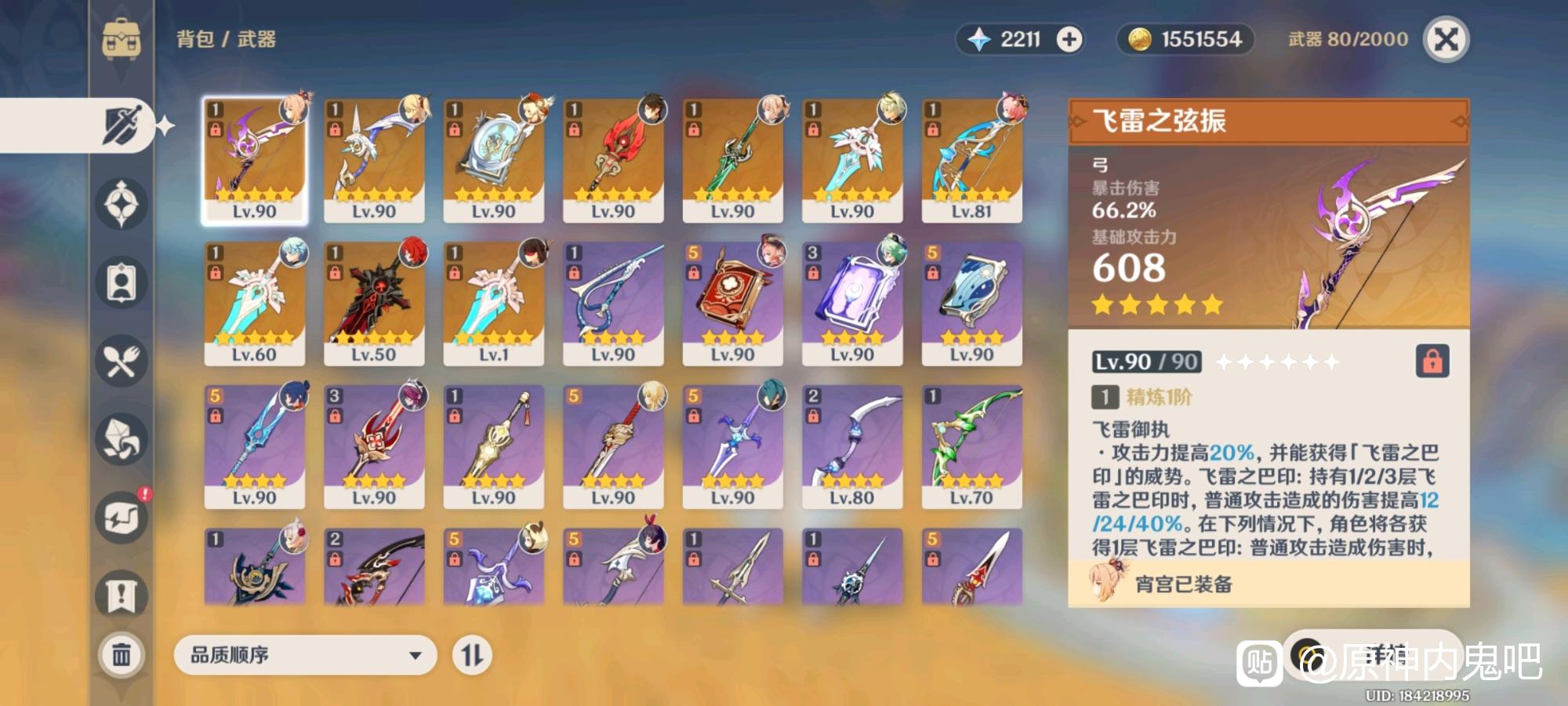Add more Primogems with the plus button
This screenshot has width=1568, height=706.
(x=1069, y=39)
